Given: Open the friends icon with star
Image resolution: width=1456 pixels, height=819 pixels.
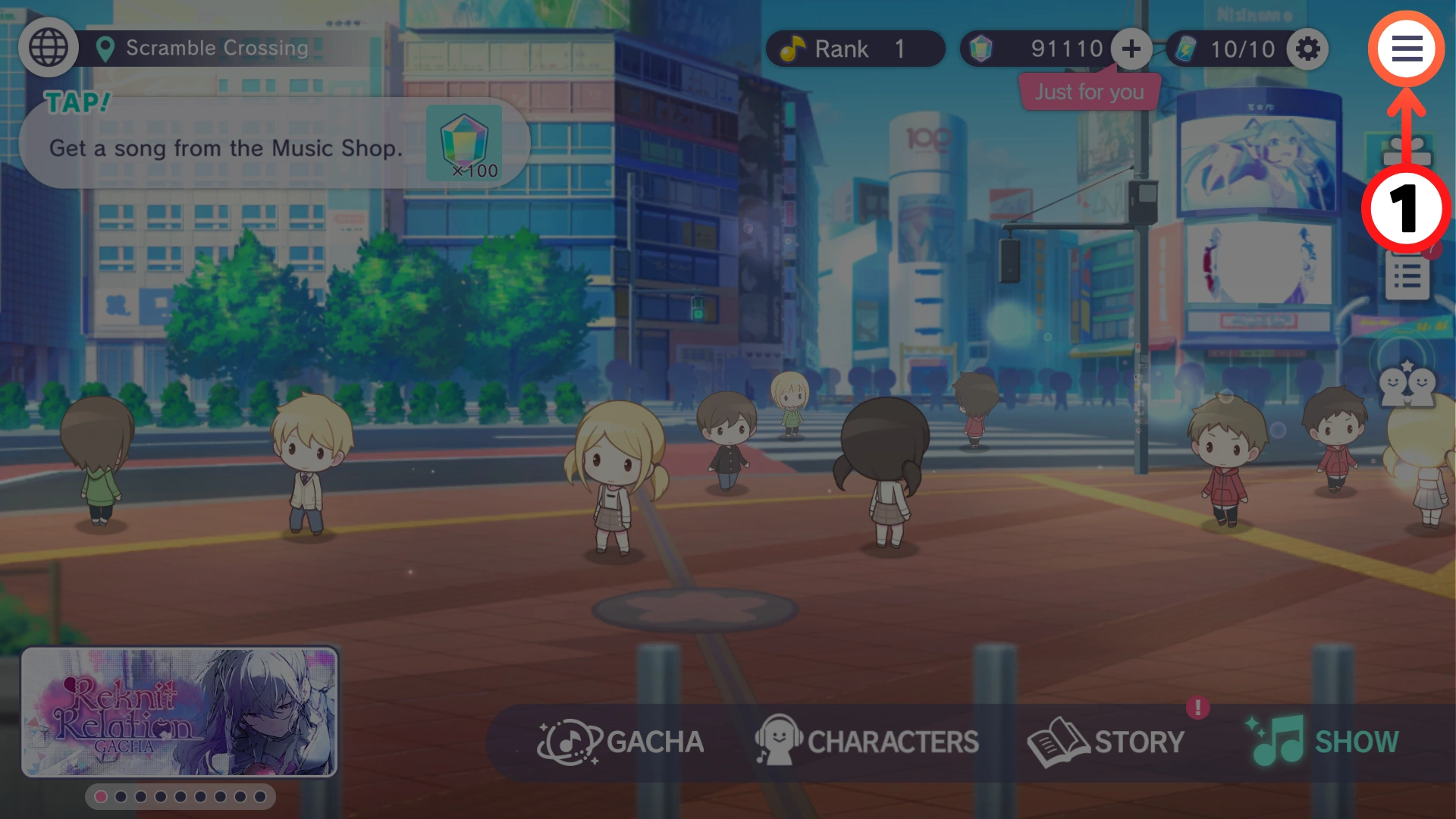Looking at the screenshot, I should [x=1407, y=384].
